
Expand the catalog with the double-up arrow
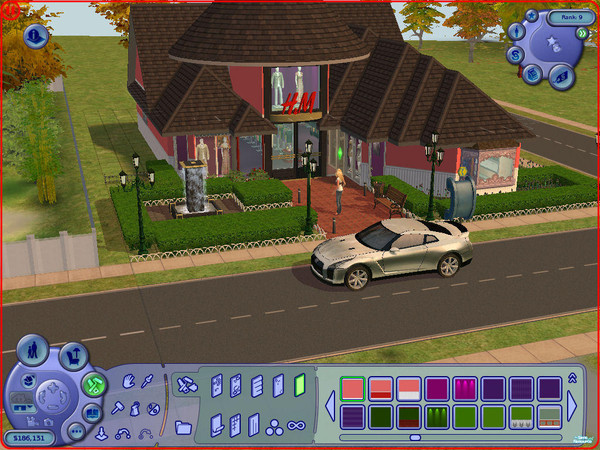pyautogui.click(x=572, y=377)
